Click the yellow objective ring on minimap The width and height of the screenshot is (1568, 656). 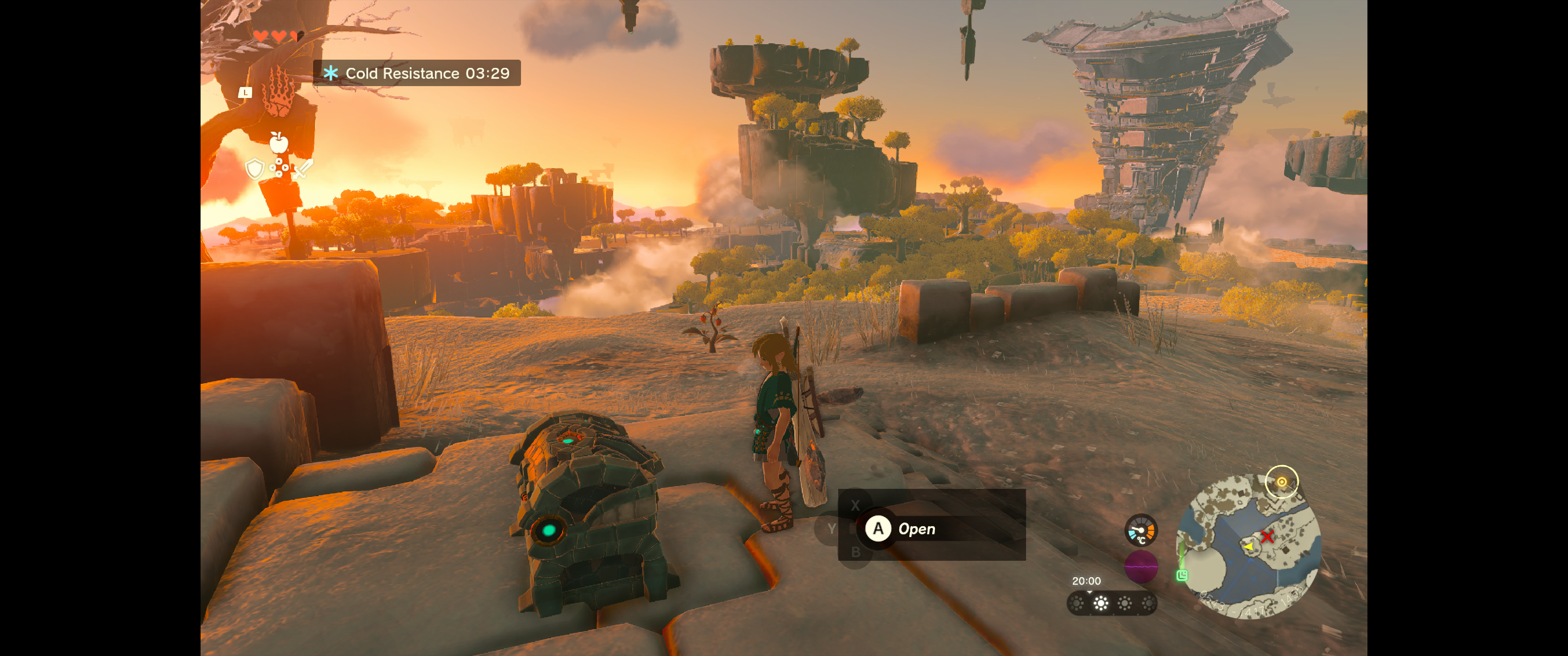click(x=1281, y=482)
